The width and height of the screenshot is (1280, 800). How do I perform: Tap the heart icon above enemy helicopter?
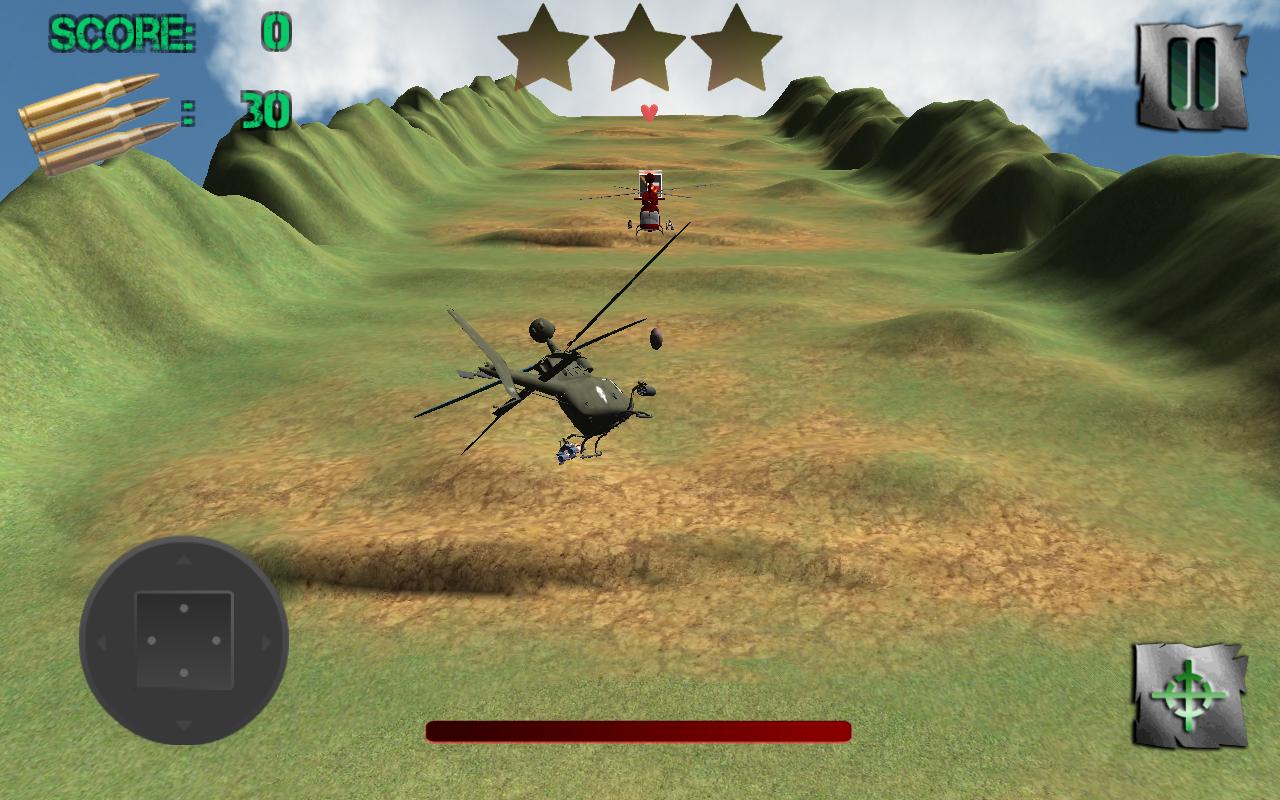(x=648, y=112)
